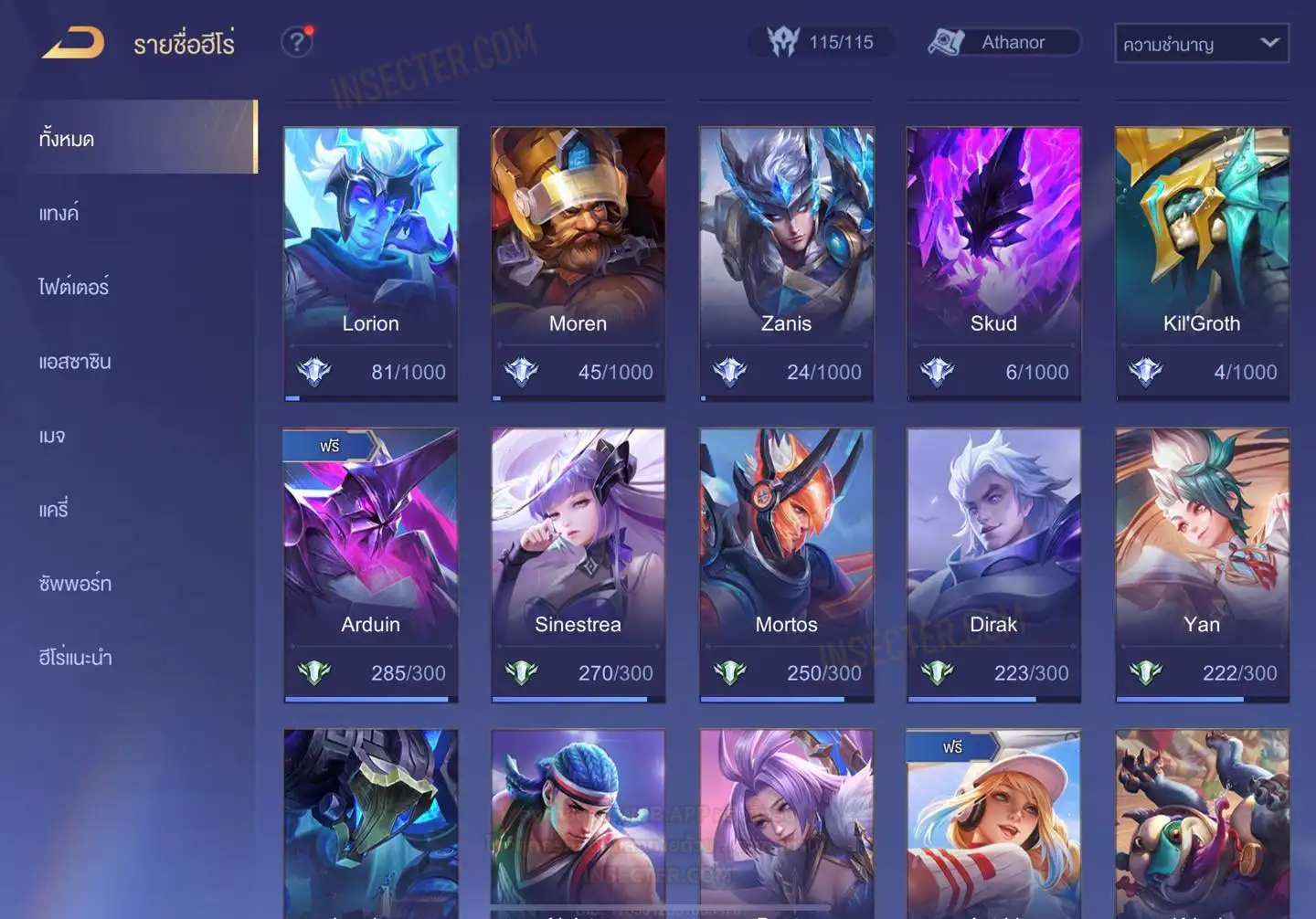Image resolution: width=1316 pixels, height=919 pixels.
Task: Switch to the ไฟต์เตอร์ category tab
Action: (x=74, y=287)
